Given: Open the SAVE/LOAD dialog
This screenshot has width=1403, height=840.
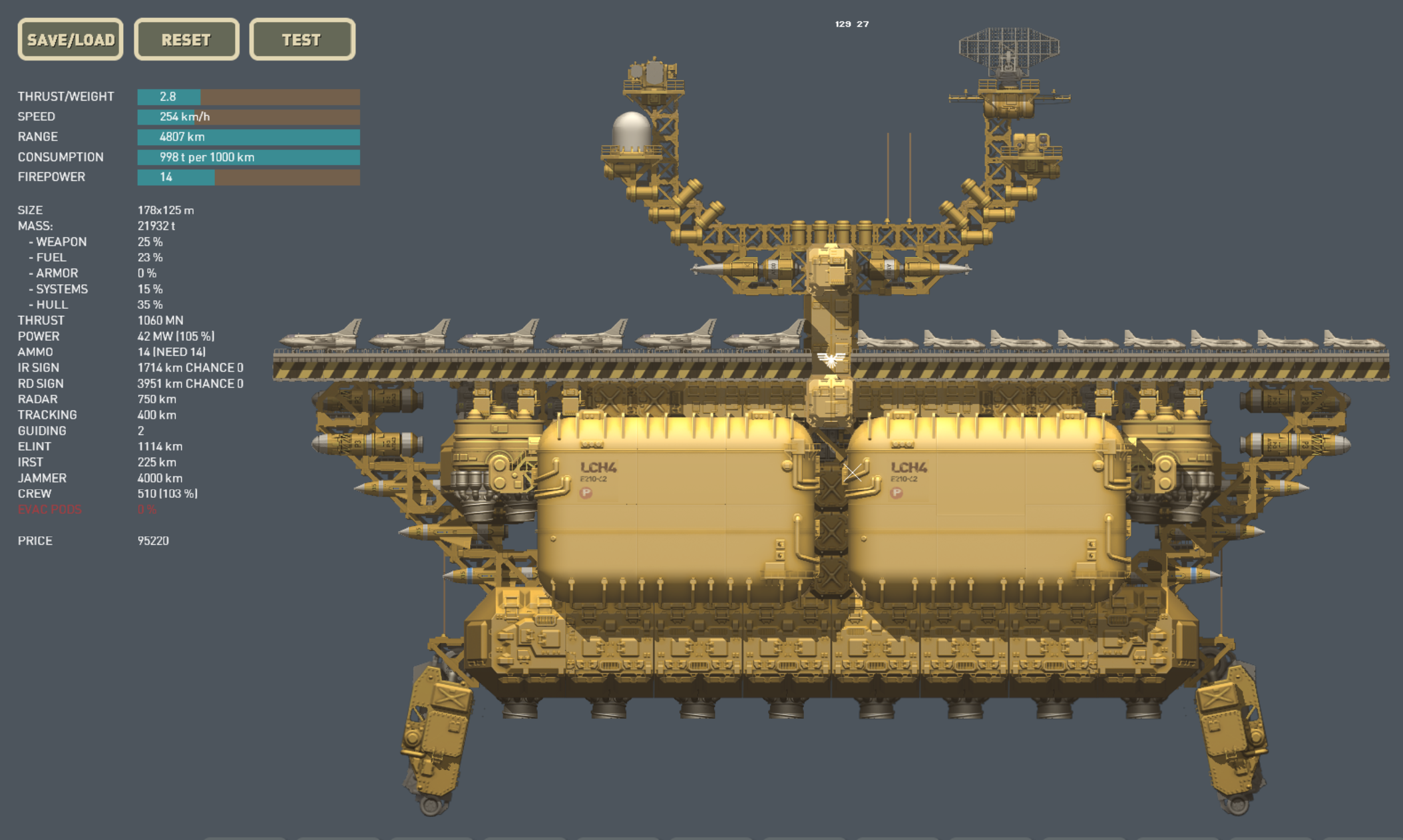Looking at the screenshot, I should tap(71, 39).
